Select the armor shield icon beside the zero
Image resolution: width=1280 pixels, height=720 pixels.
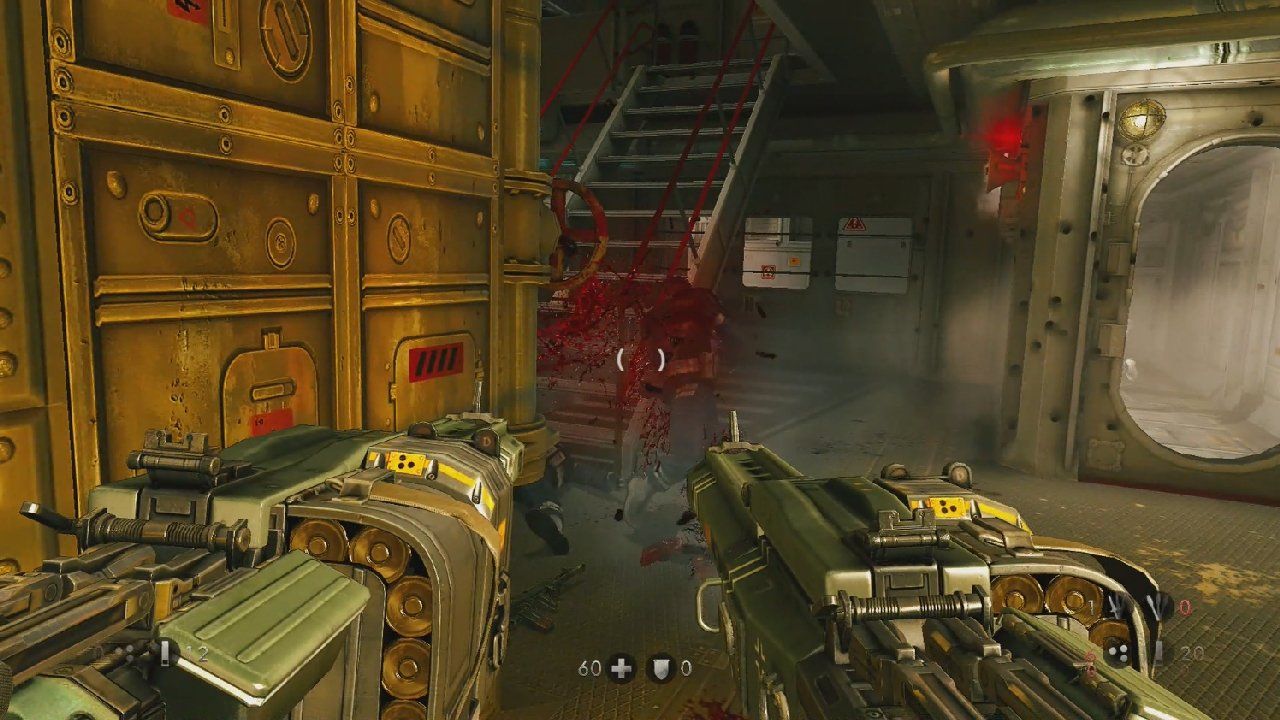click(x=659, y=665)
